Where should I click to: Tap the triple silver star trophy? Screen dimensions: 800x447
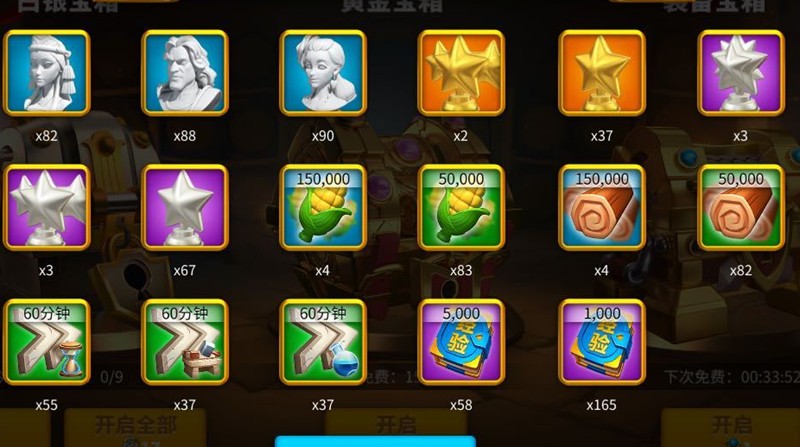pos(47,207)
